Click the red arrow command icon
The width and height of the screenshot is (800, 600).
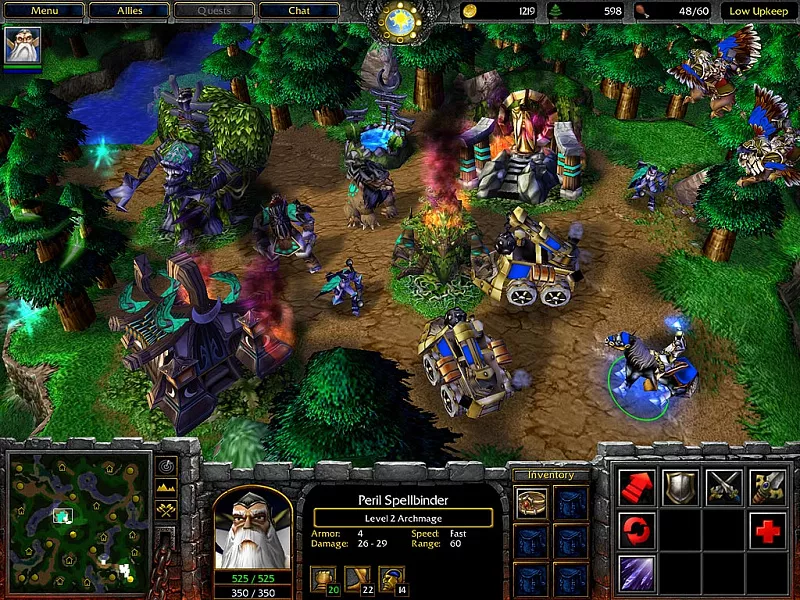pyautogui.click(x=637, y=487)
